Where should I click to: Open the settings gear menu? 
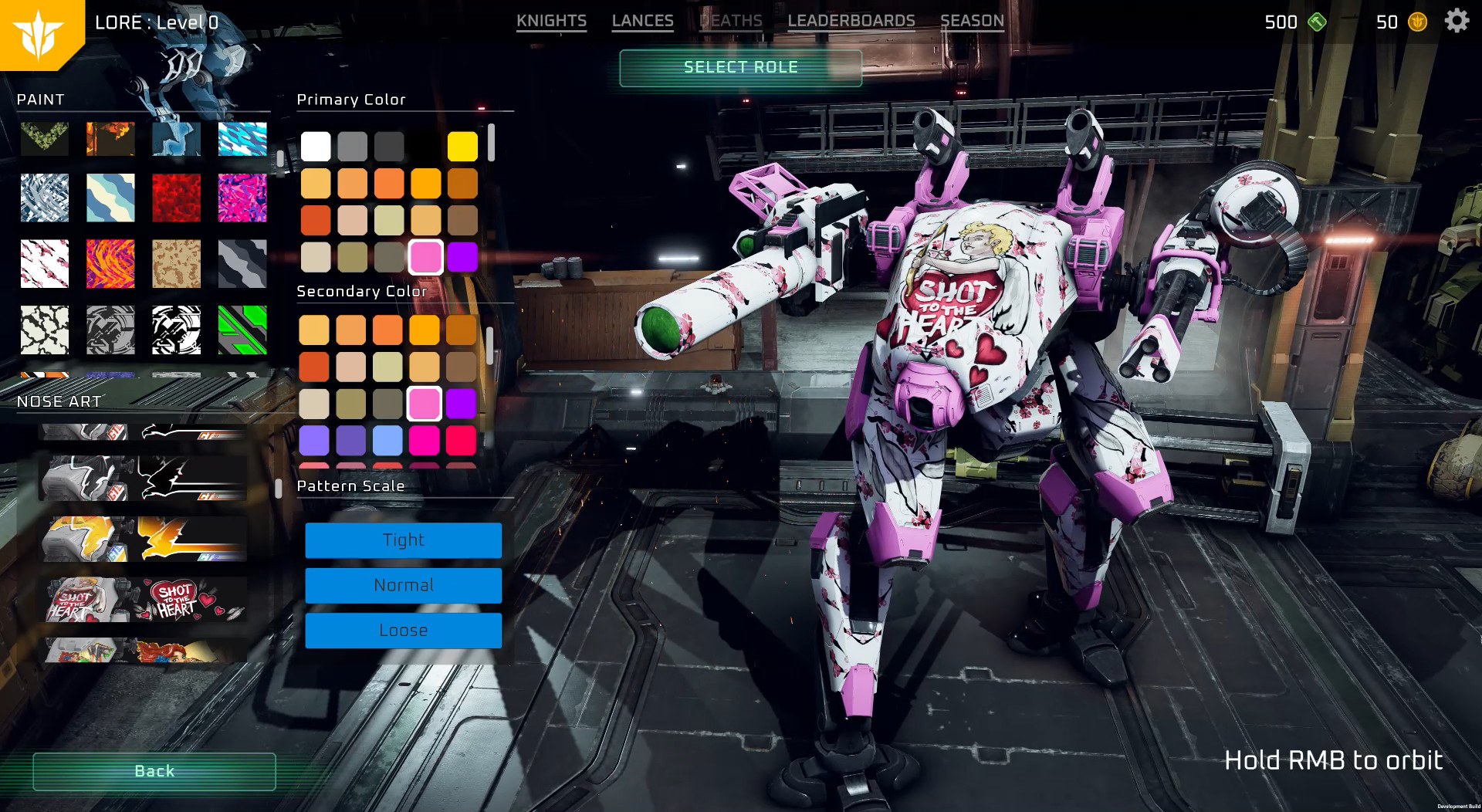point(1456,21)
